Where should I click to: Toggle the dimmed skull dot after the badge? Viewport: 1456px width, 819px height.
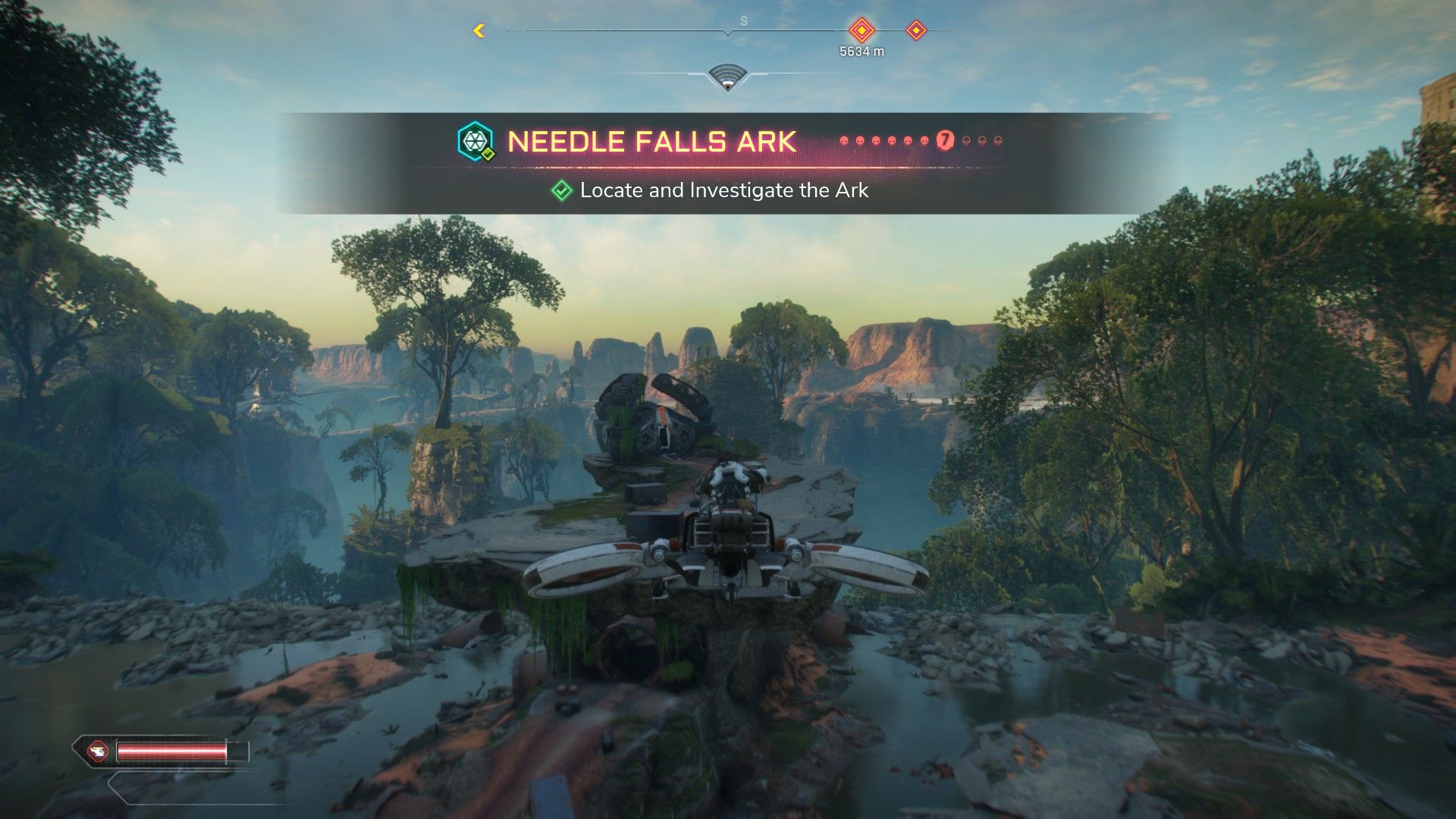pyautogui.click(x=966, y=140)
